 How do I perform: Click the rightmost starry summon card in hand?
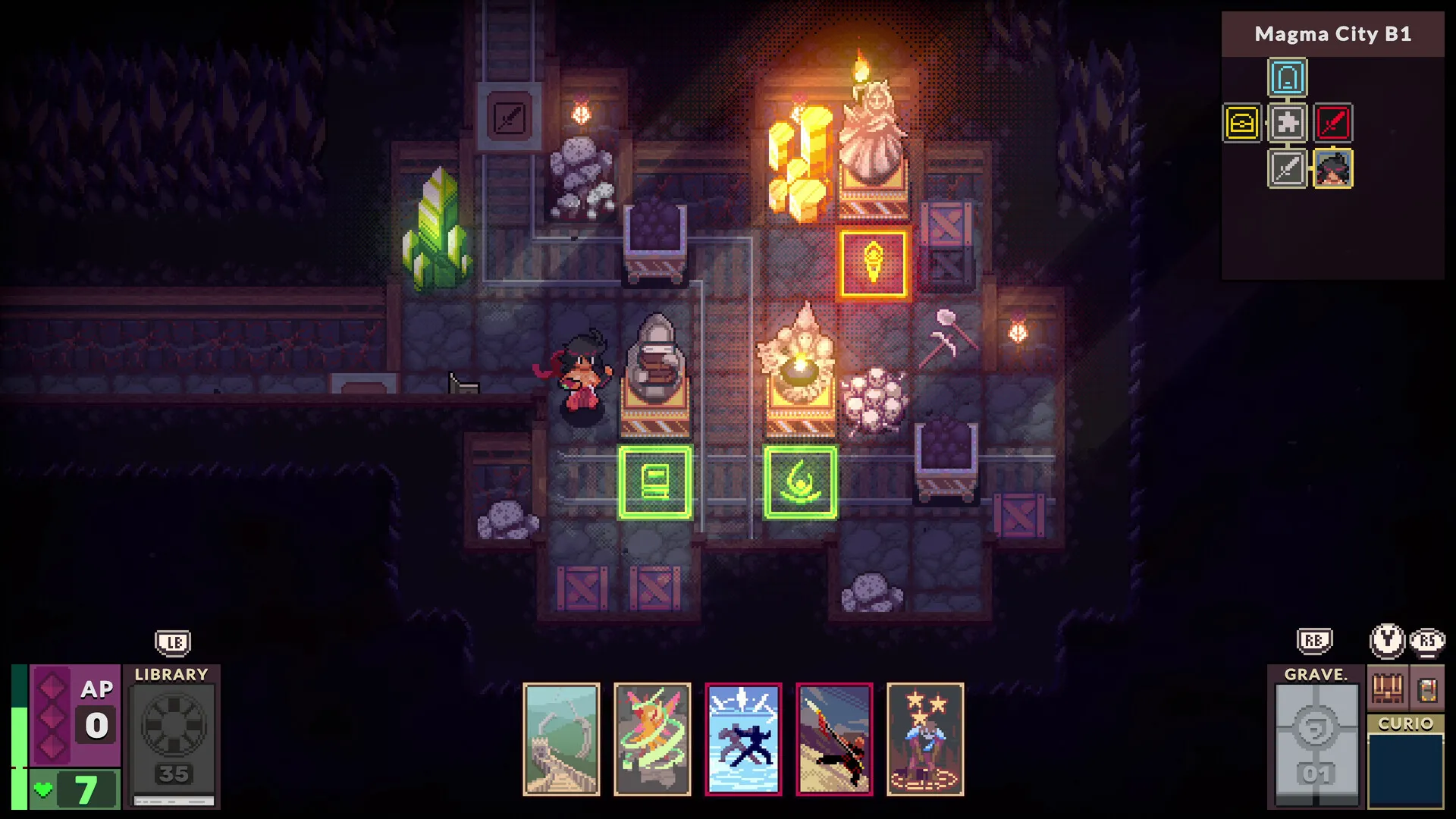[x=924, y=739]
